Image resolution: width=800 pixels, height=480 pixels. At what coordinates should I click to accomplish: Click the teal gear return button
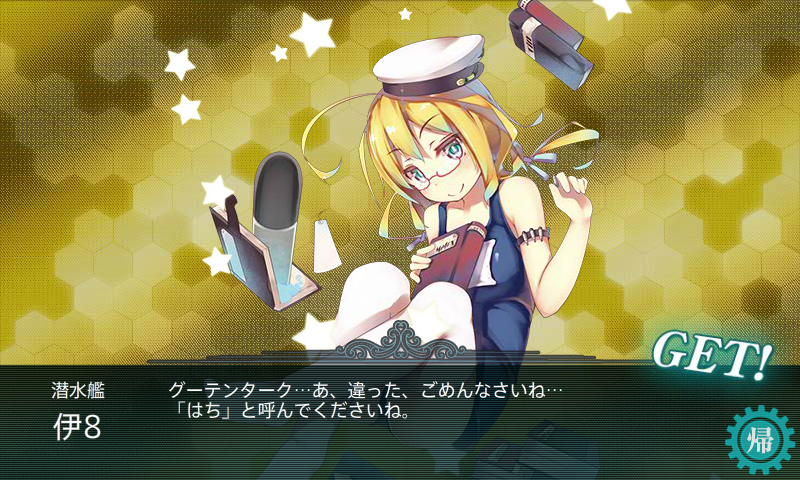759,439
